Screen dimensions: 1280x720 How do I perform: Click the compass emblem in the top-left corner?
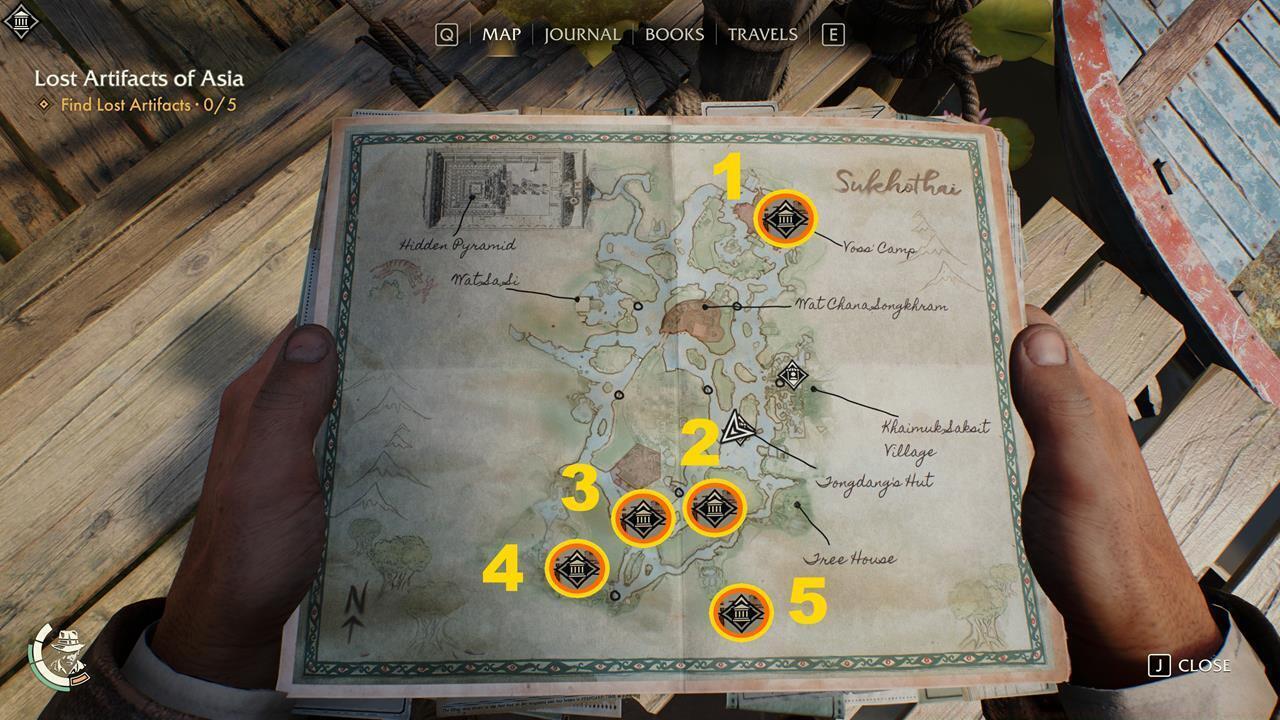click(20, 20)
